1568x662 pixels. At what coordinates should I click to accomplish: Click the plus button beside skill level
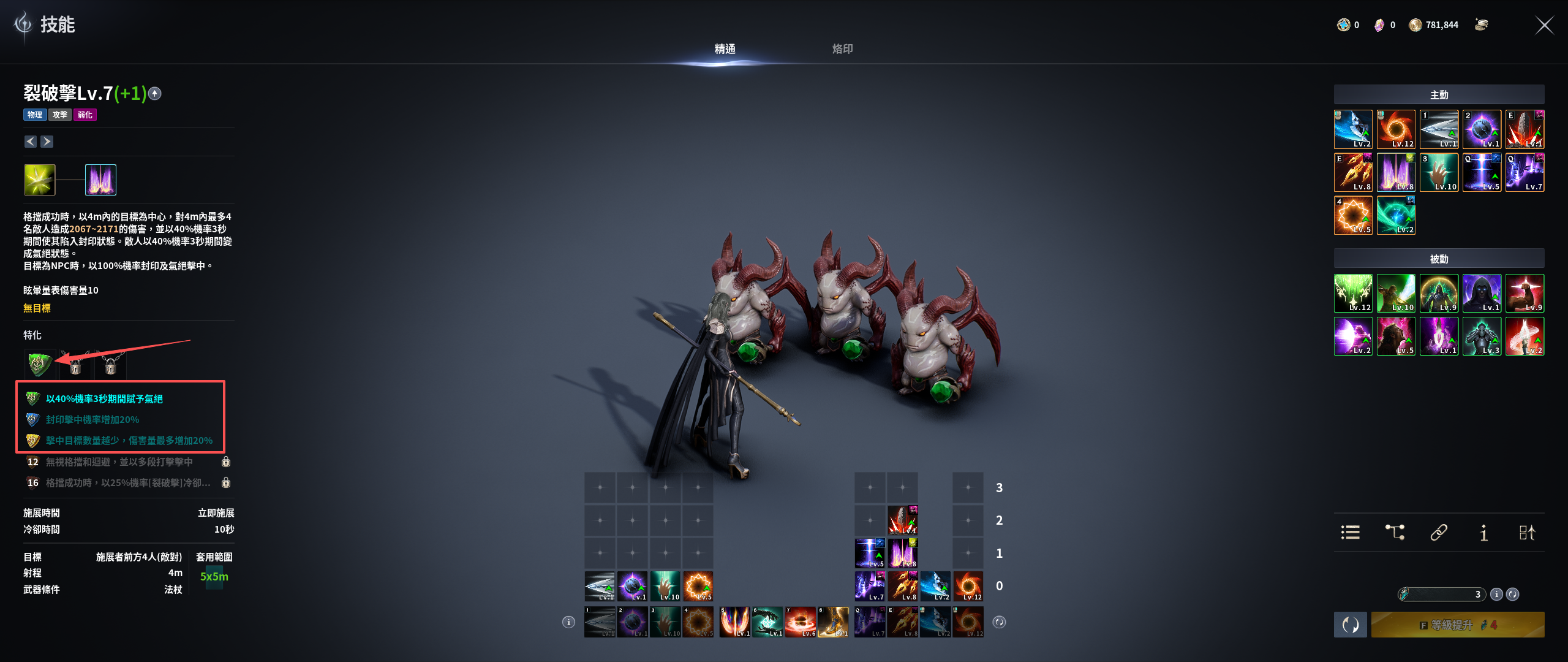point(155,94)
